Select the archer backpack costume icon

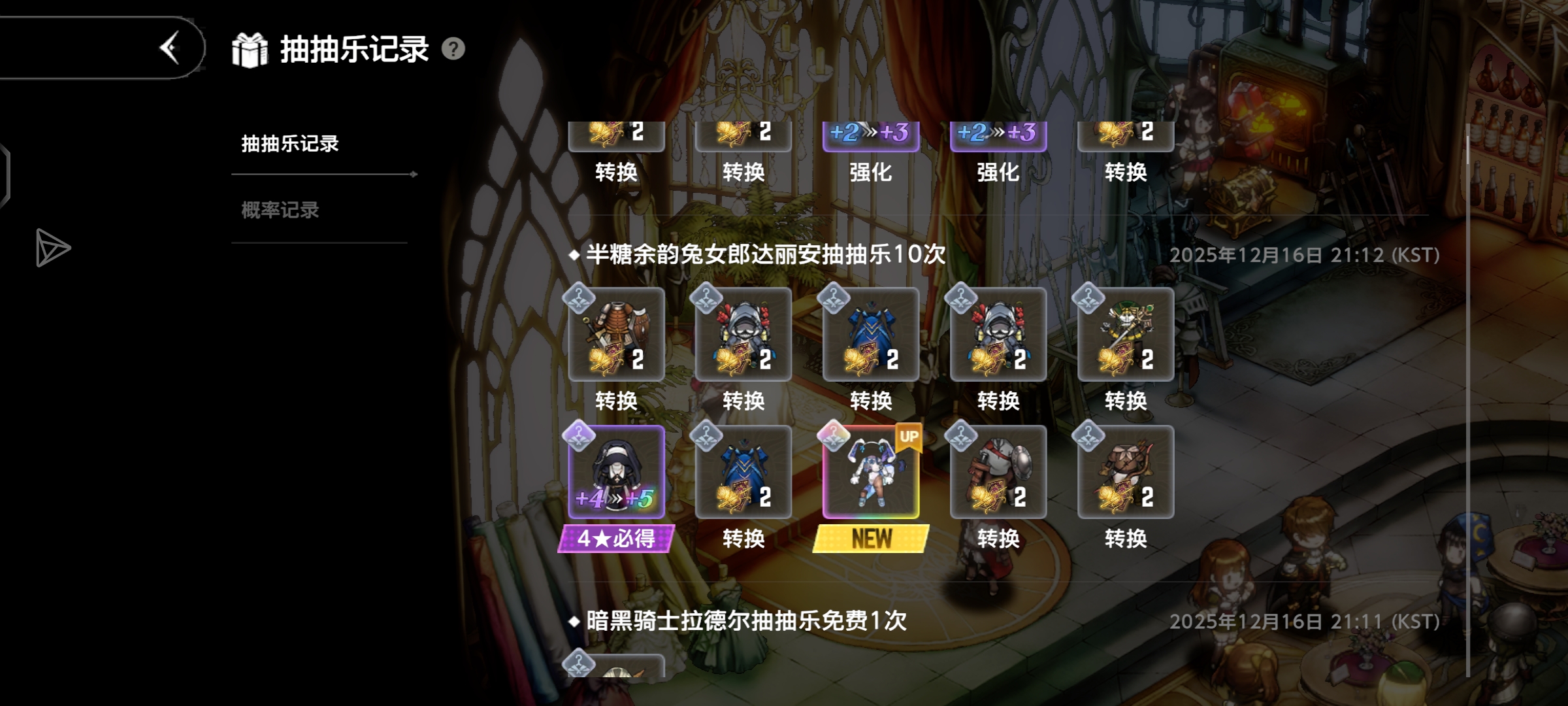[x=1125, y=472]
